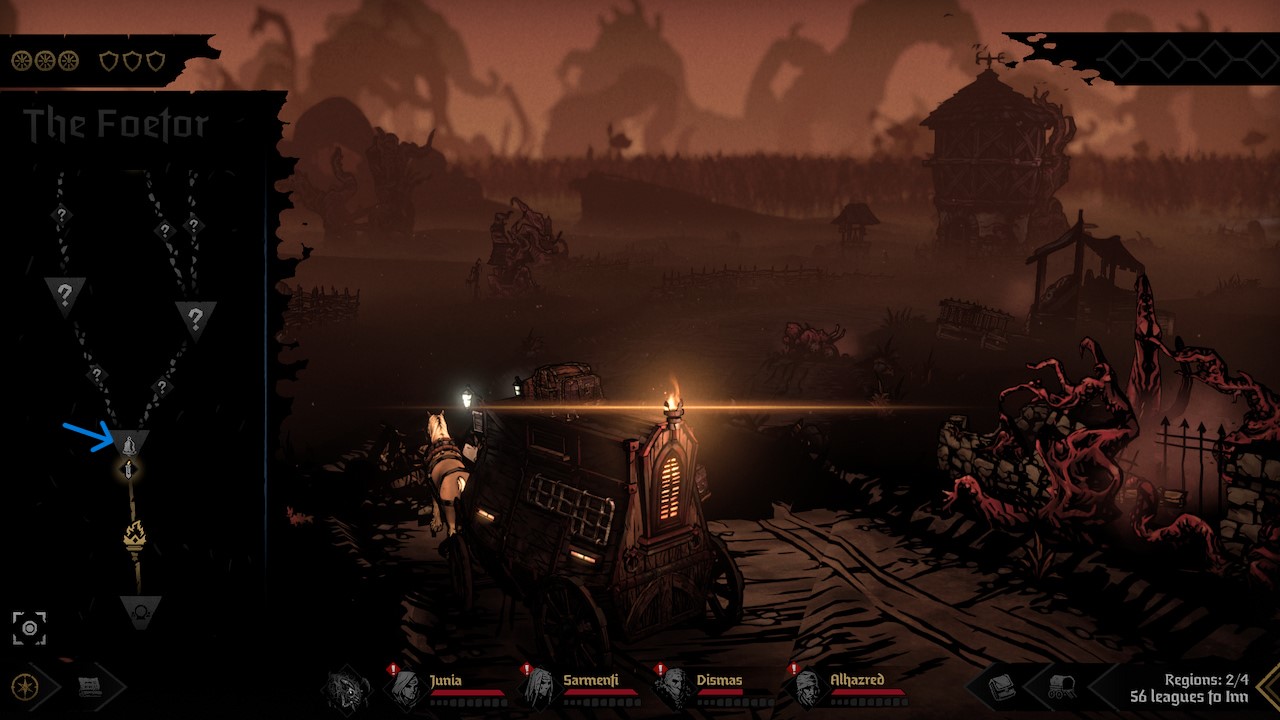Click the map recenter focus button
Screen dimensions: 1280x720
coord(29,628)
